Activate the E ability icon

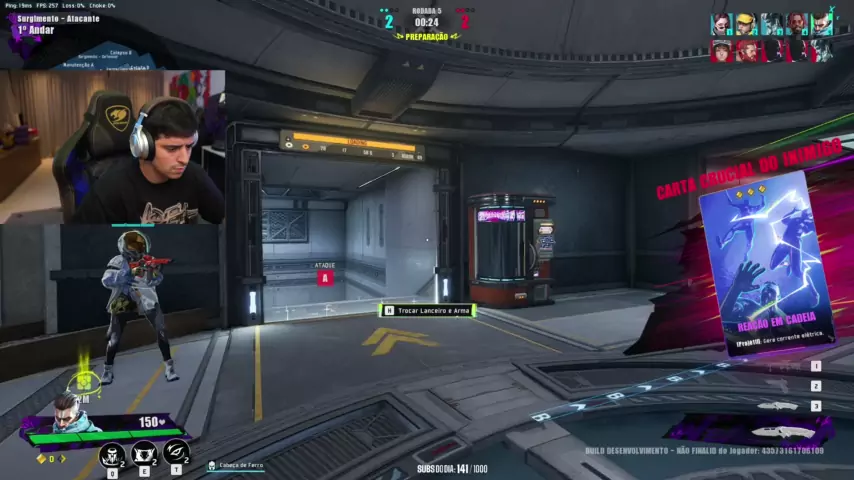[144, 454]
